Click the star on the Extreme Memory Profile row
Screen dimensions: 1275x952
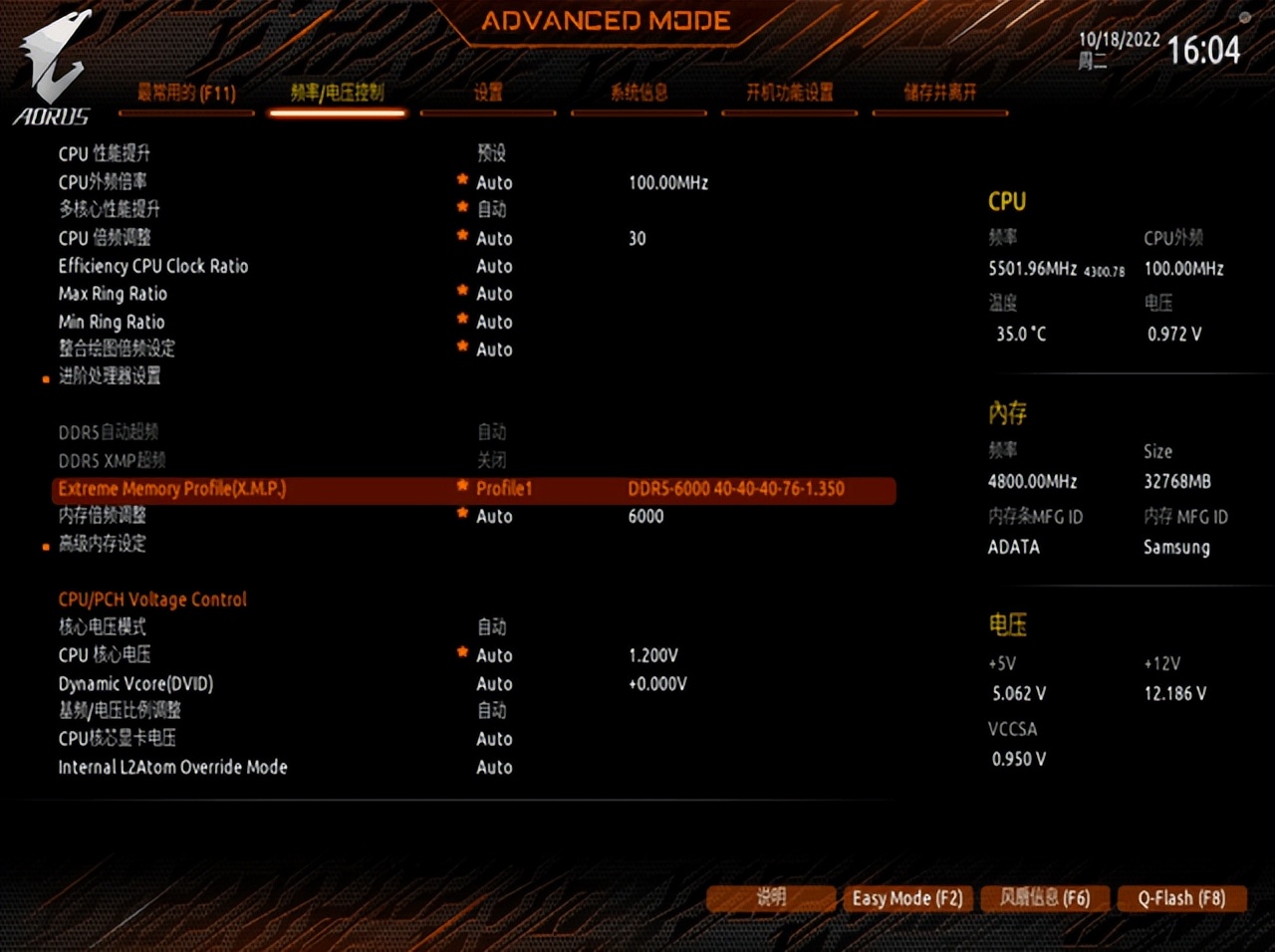(x=461, y=485)
